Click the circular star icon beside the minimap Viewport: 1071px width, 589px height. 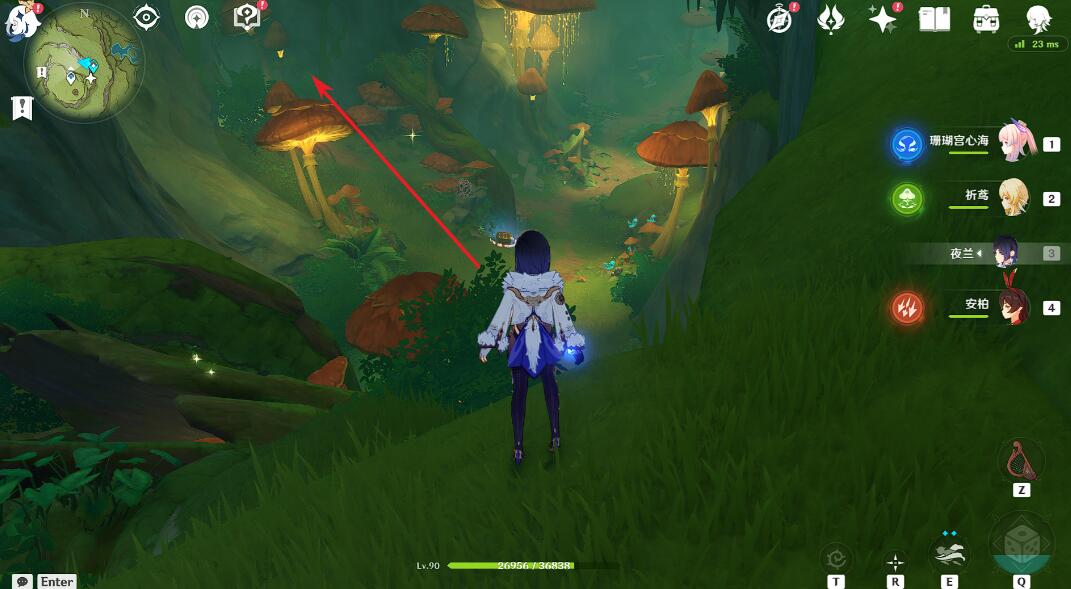(x=198, y=18)
